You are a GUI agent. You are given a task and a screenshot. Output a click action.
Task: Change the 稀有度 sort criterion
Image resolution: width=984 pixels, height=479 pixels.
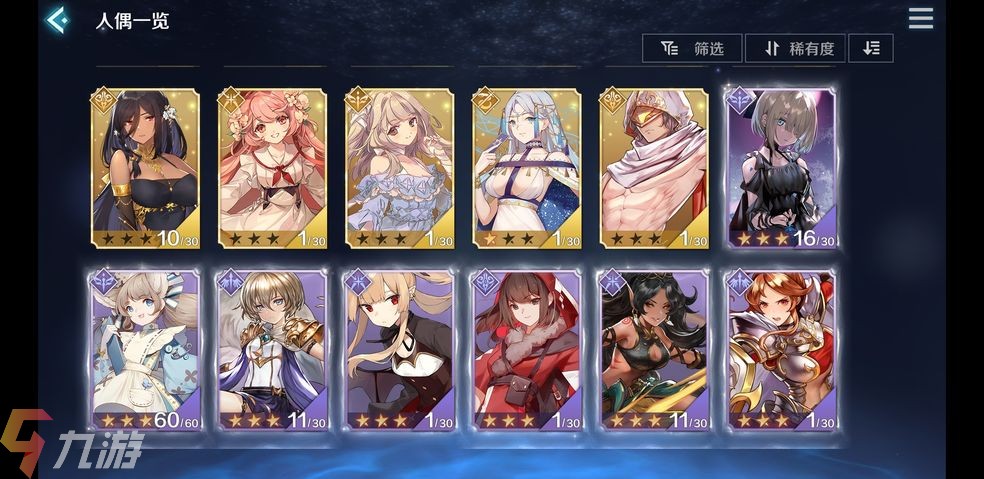point(798,48)
